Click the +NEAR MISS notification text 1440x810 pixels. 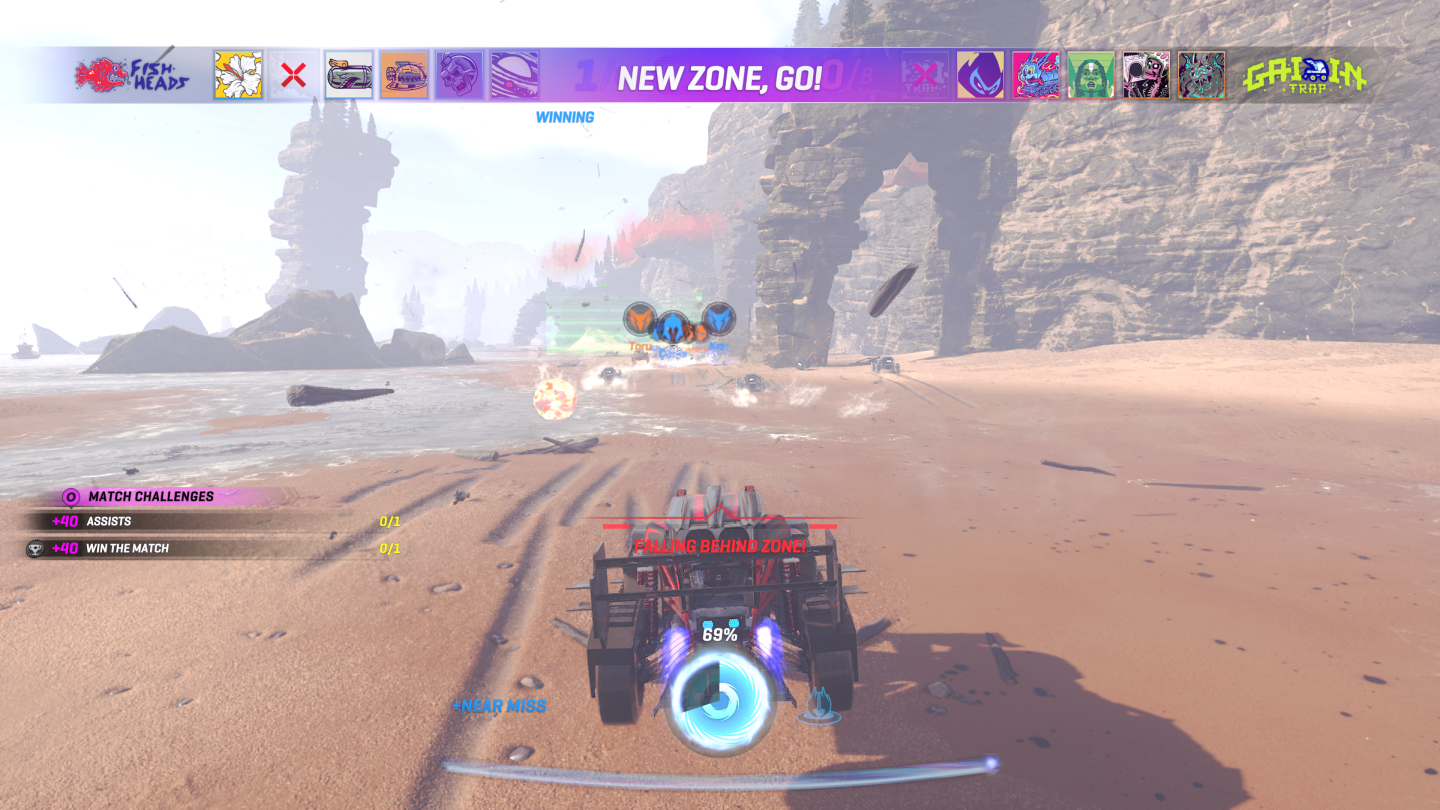[x=501, y=705]
